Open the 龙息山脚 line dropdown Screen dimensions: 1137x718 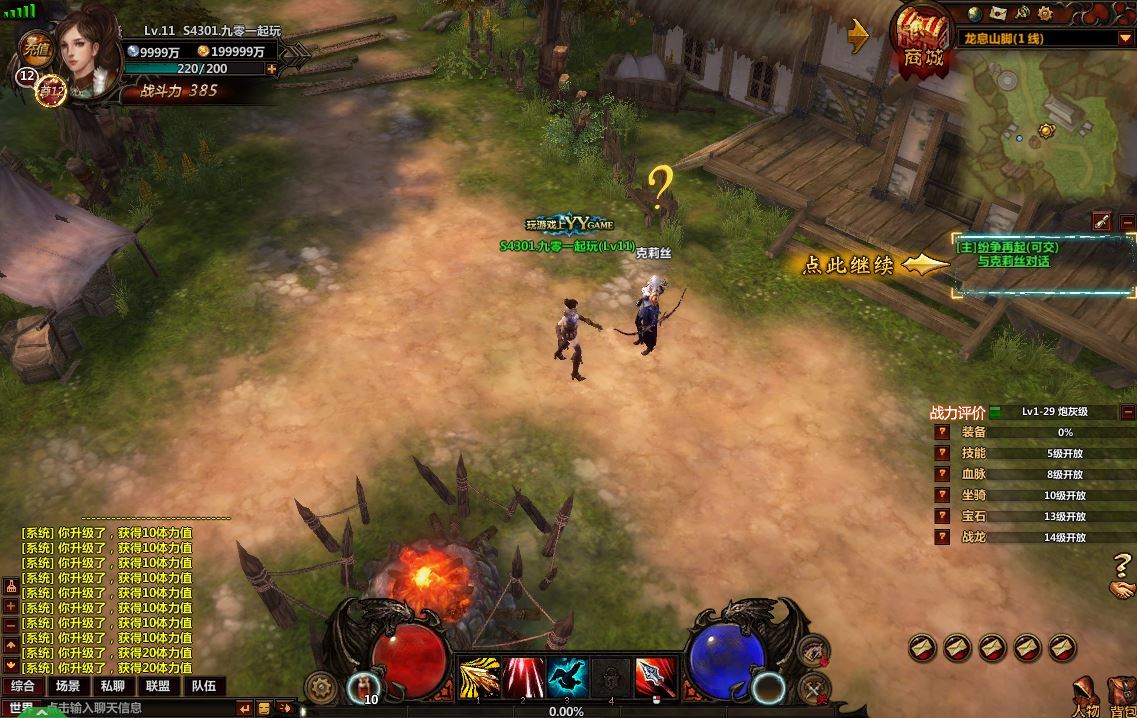click(1125, 39)
